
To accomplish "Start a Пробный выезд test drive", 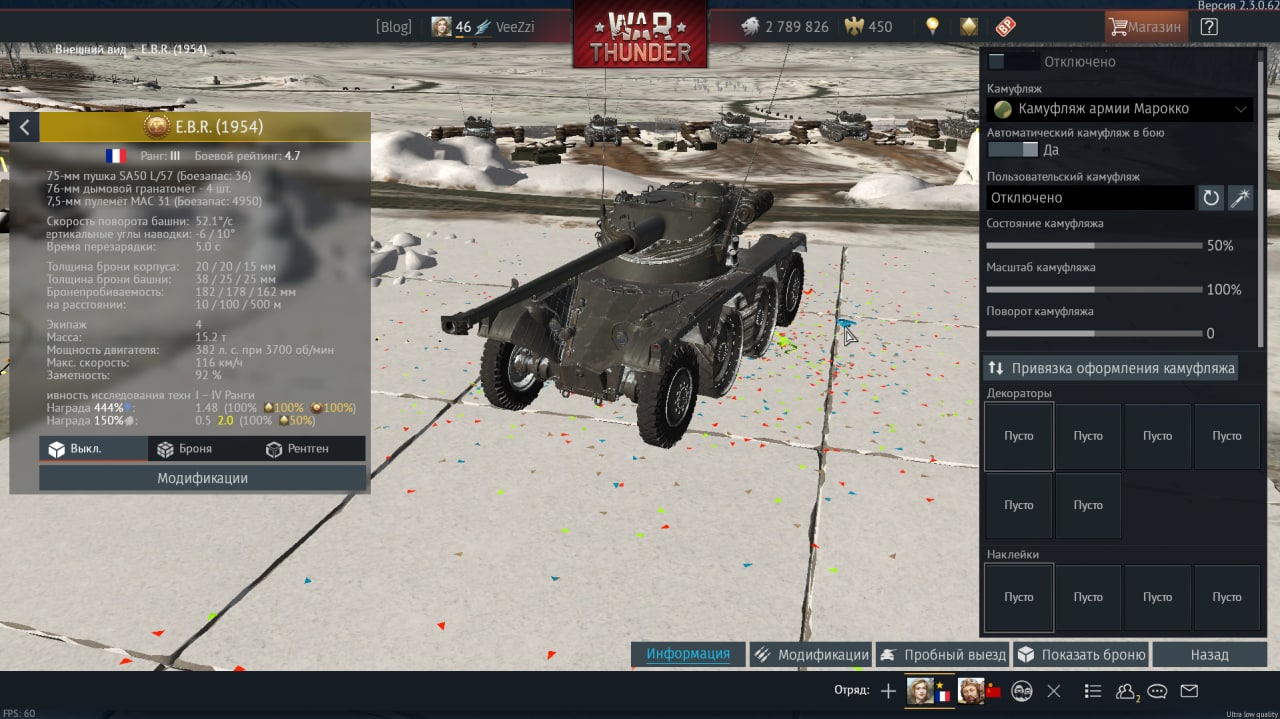I will 943,655.
